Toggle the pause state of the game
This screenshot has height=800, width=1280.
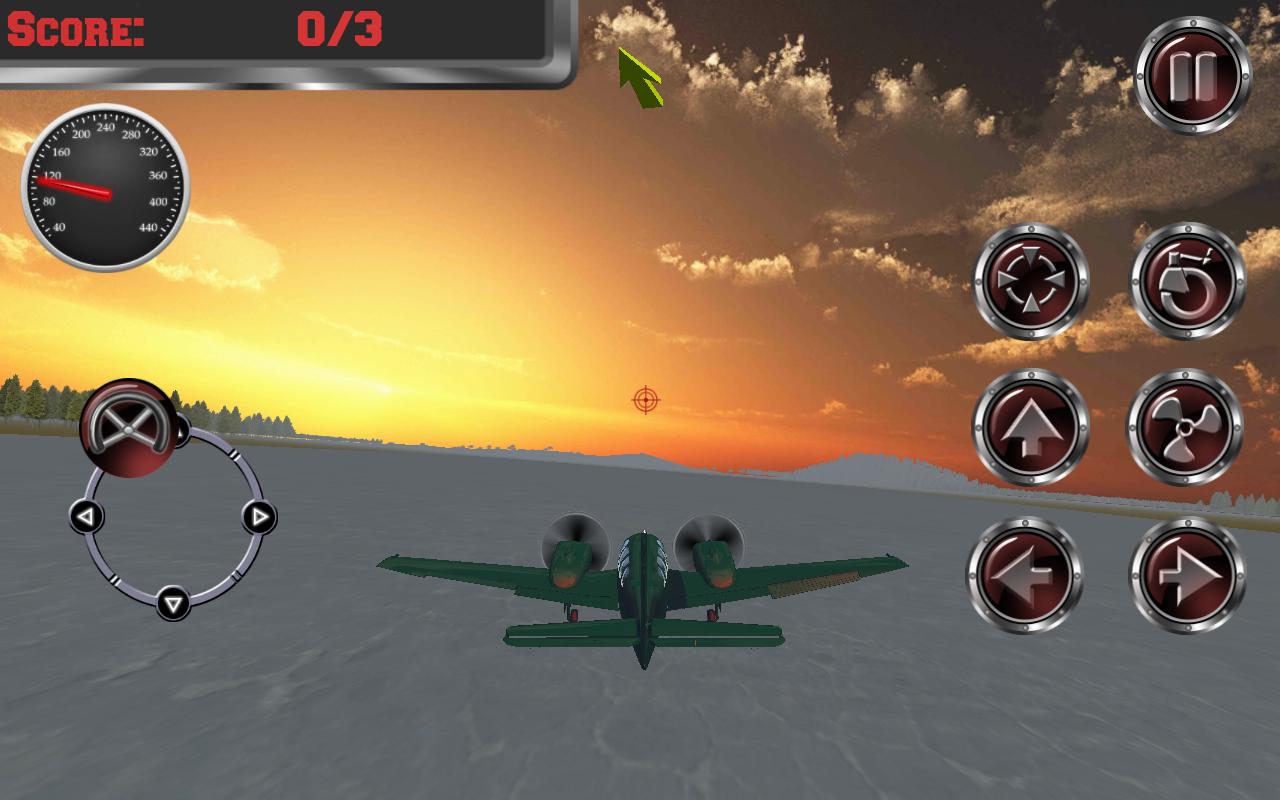coord(1191,73)
